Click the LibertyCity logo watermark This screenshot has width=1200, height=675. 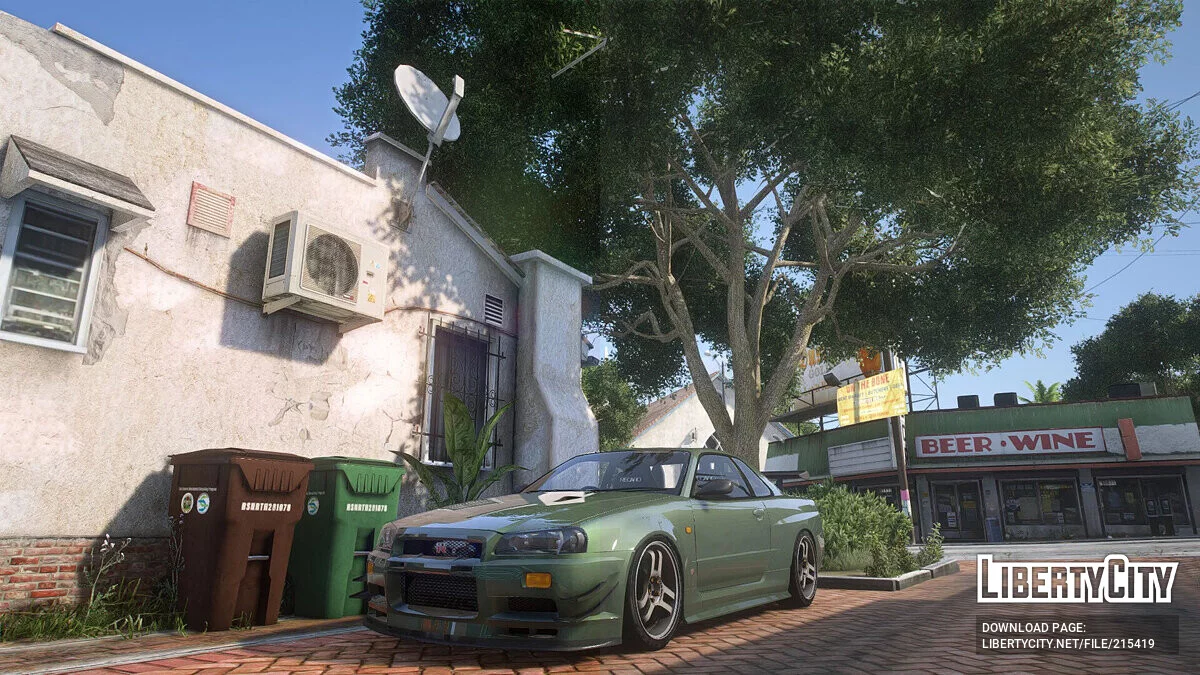pos(1077,579)
